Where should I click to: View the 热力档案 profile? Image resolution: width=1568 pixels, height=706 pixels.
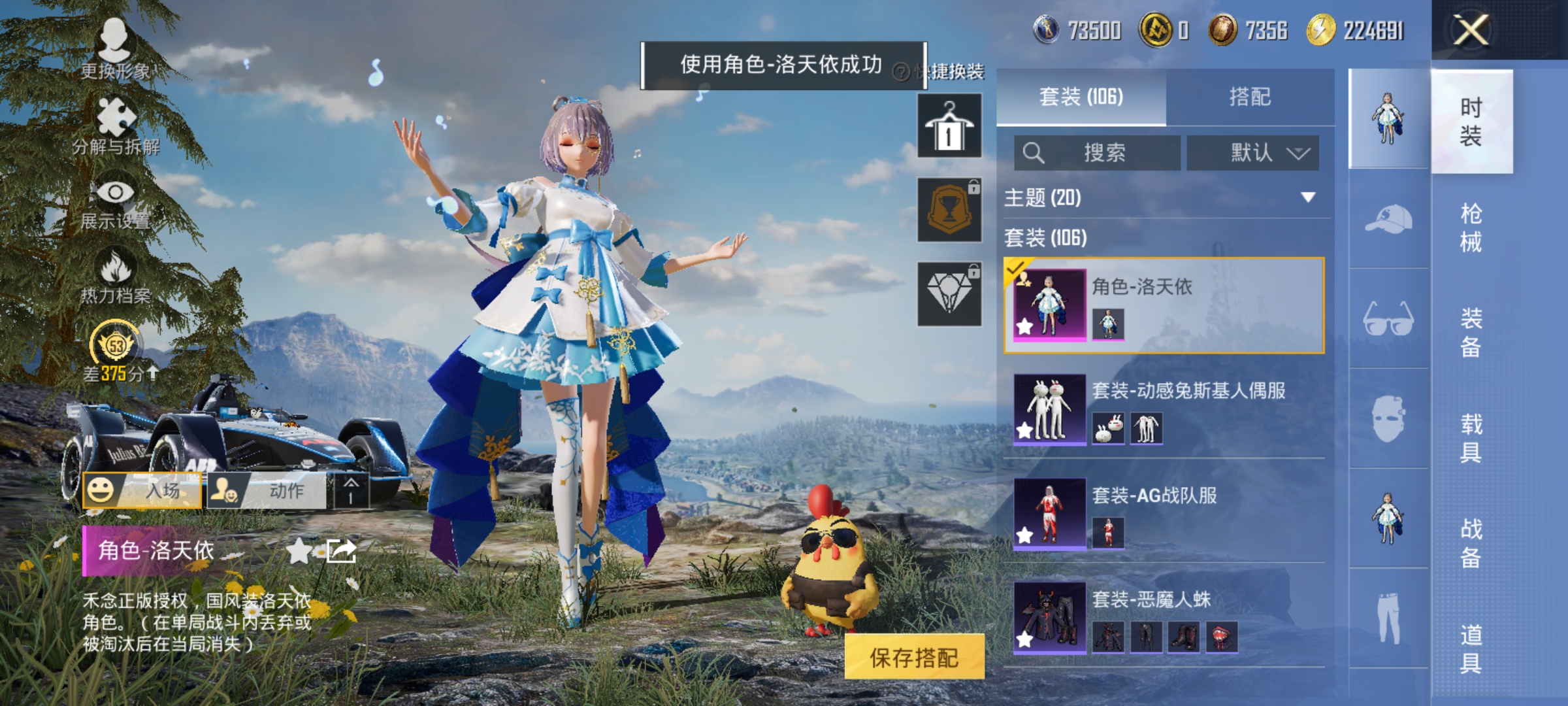tap(116, 275)
